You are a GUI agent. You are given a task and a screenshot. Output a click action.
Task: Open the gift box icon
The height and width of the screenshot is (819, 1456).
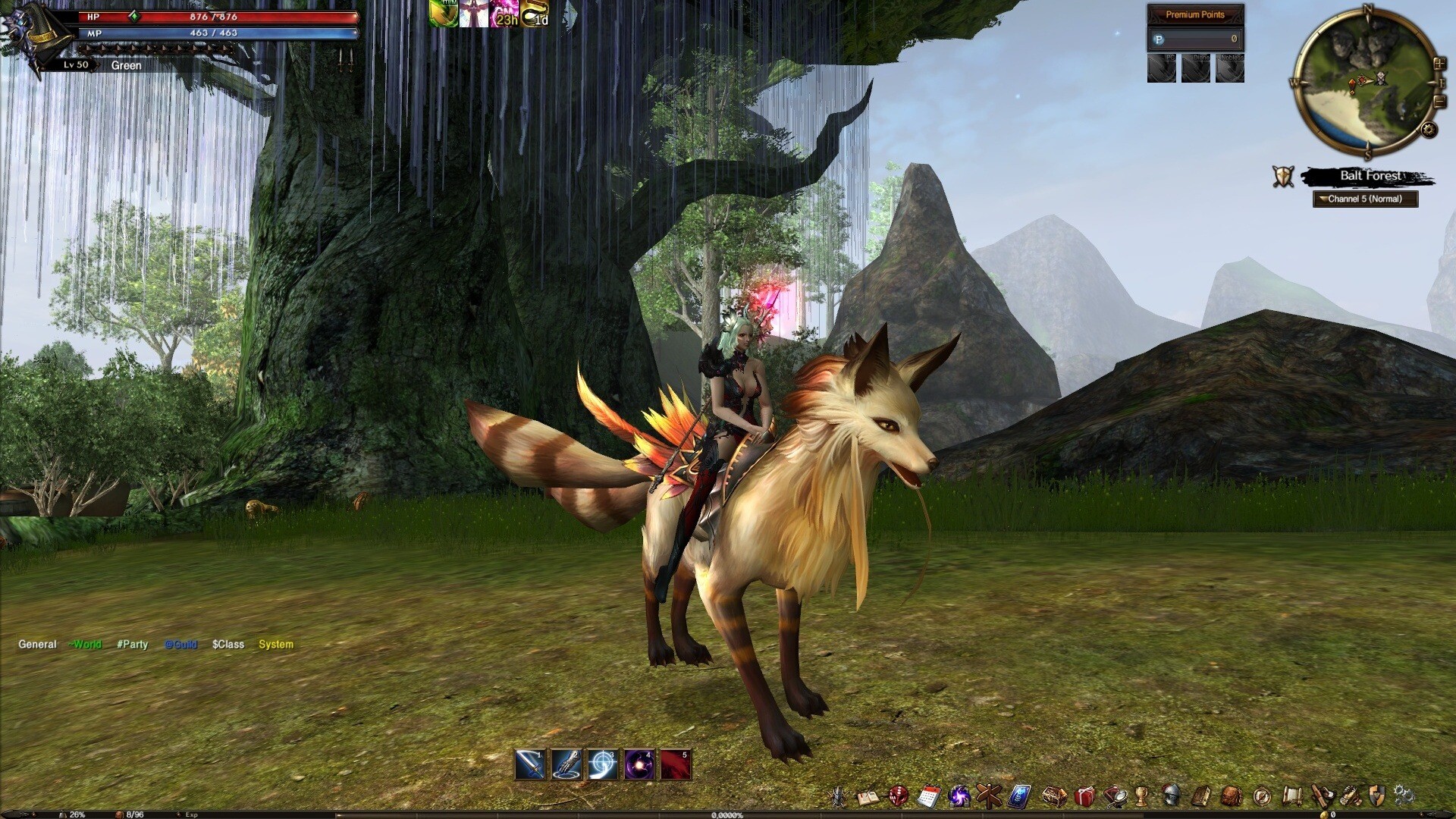(x=1084, y=795)
